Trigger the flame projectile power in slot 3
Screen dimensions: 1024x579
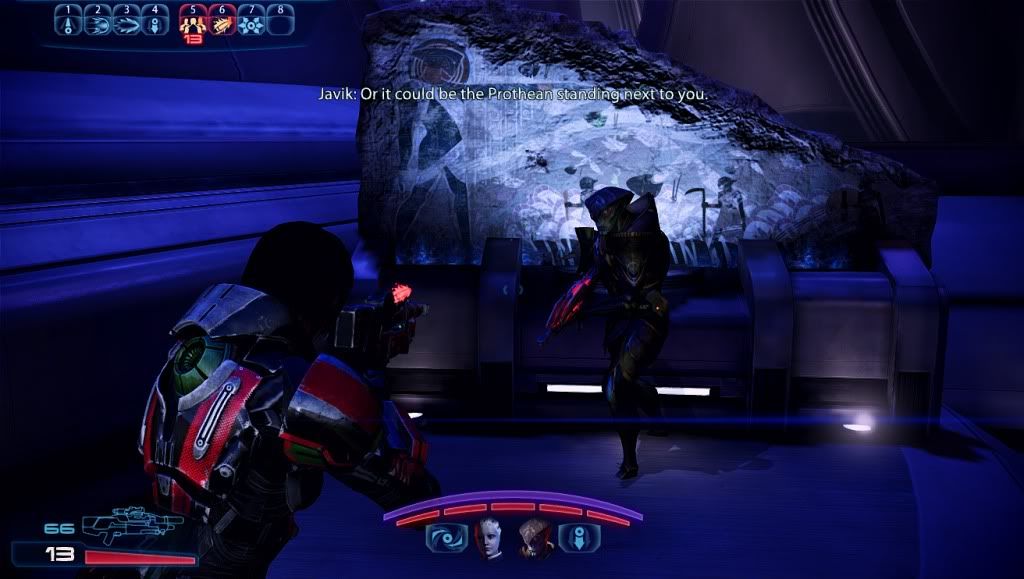(x=126, y=21)
